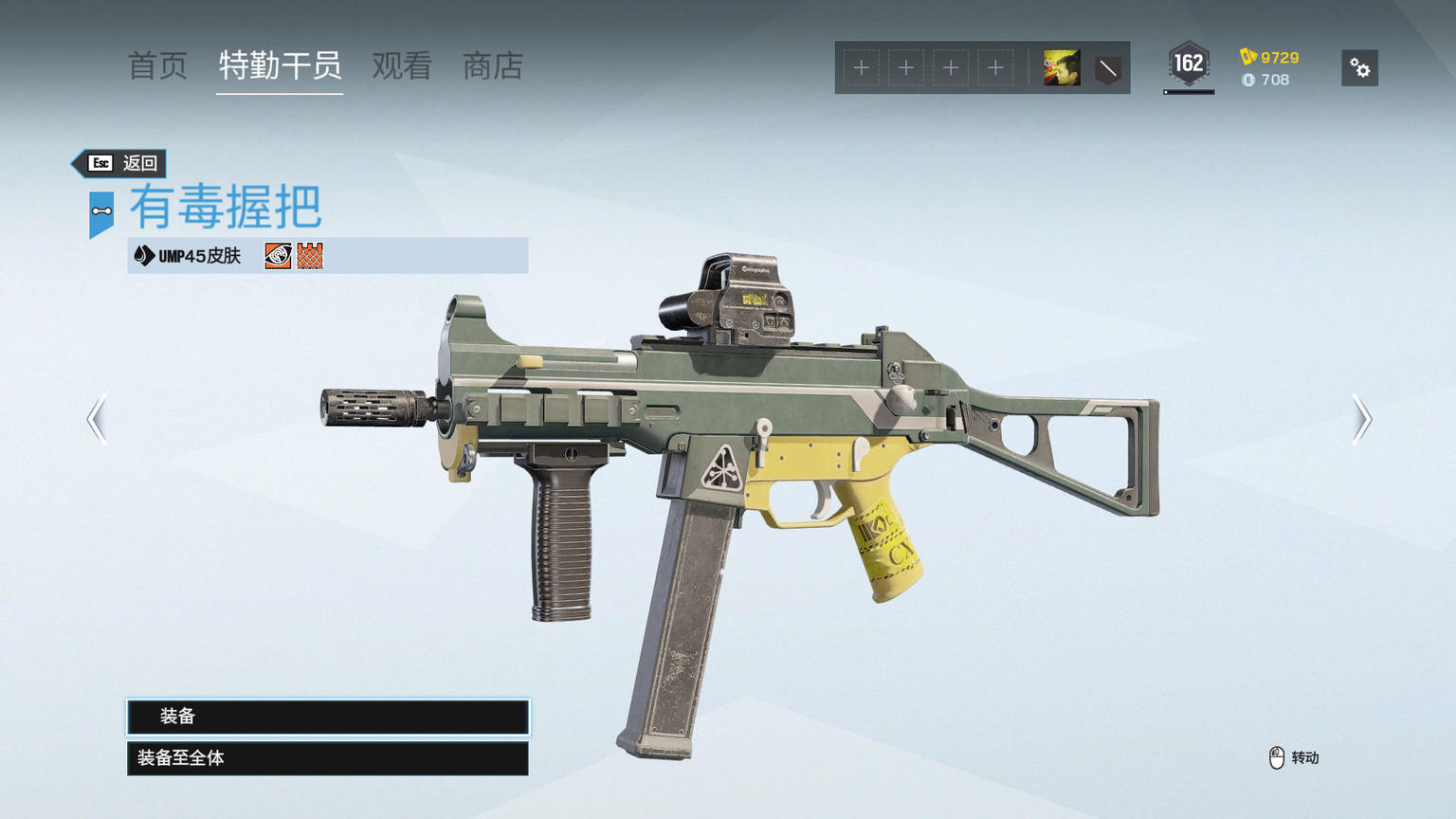Click the 返回 back button
This screenshot has height=819, width=1456.
point(123,163)
